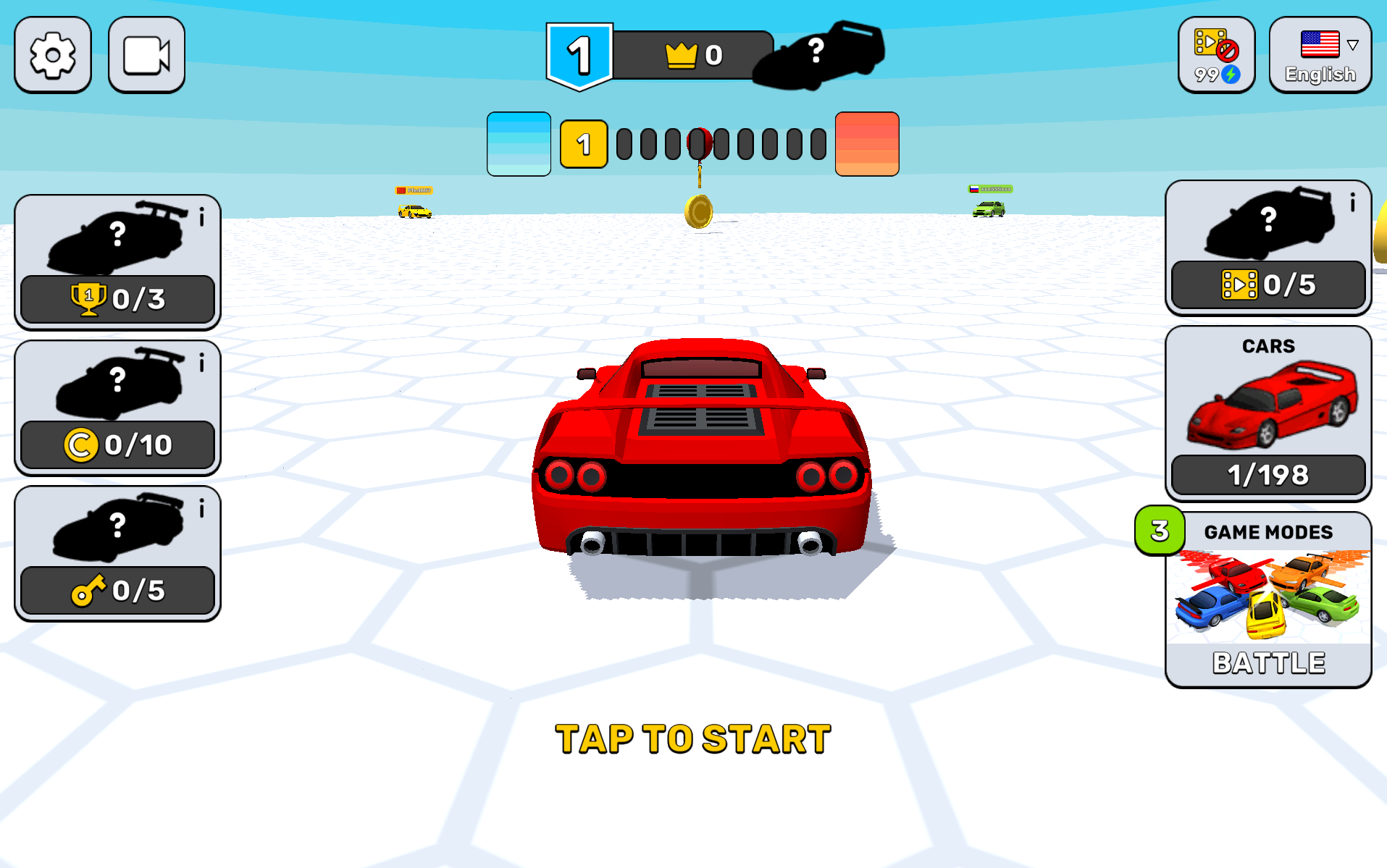Select the trophy 0/3 locked car card
The height and width of the screenshot is (868, 1387).
point(117,262)
